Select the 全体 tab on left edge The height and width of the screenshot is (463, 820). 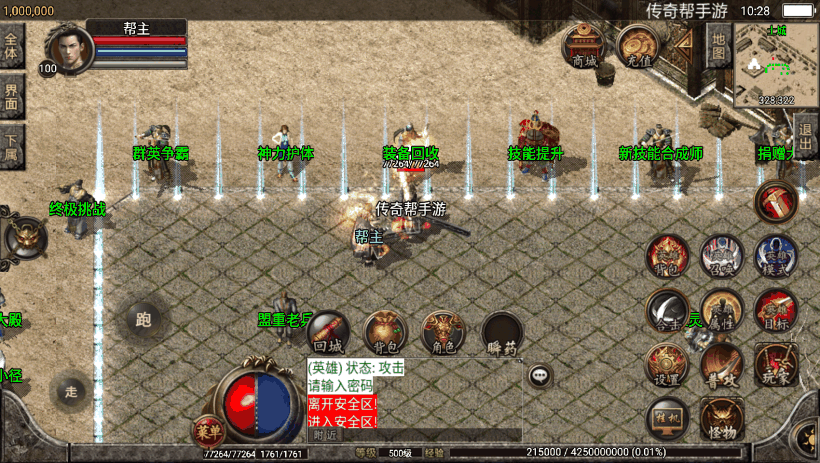[11, 46]
